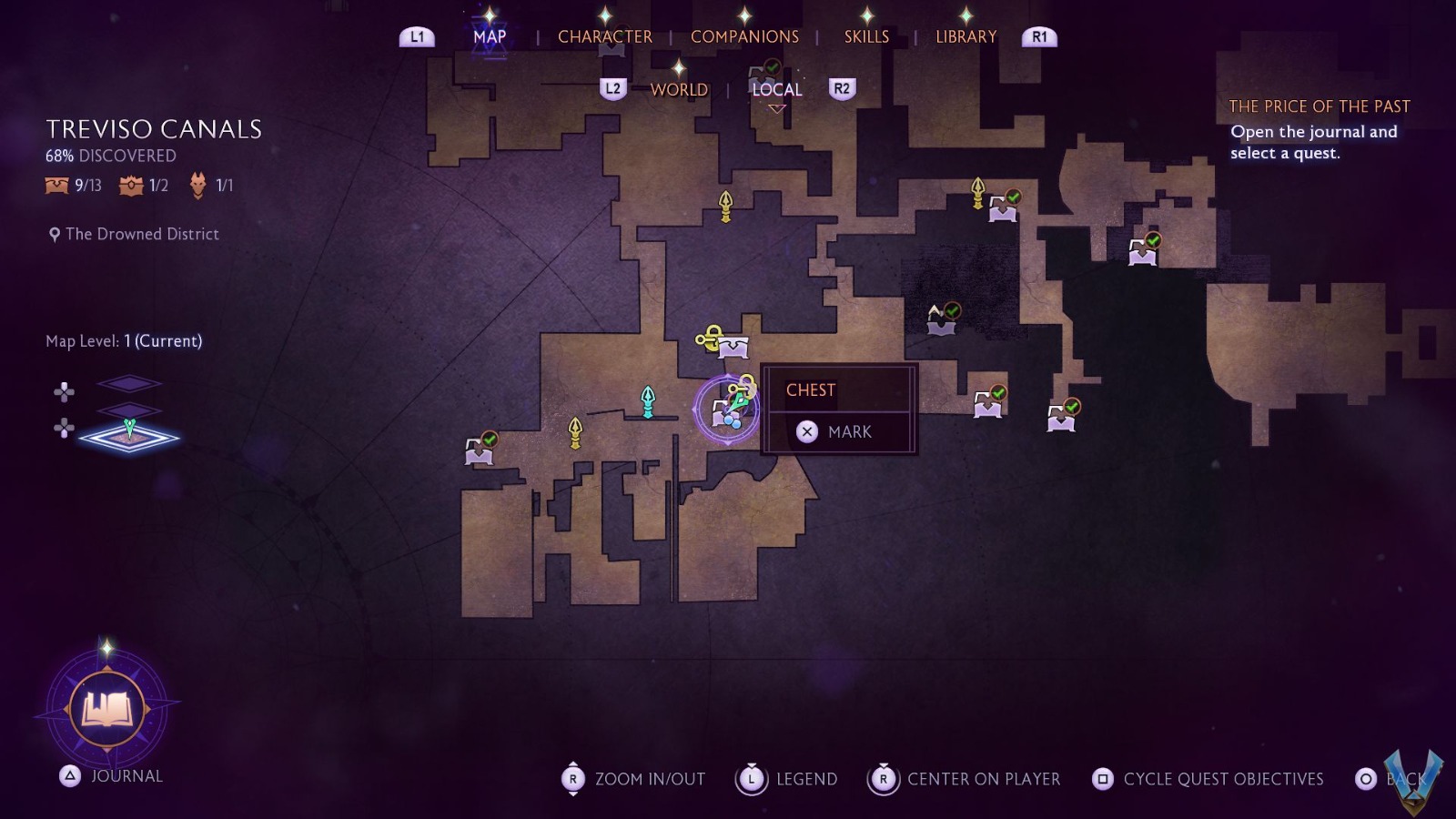This screenshot has height=819, width=1456.
Task: Open the Journal book icon
Action: [107, 708]
